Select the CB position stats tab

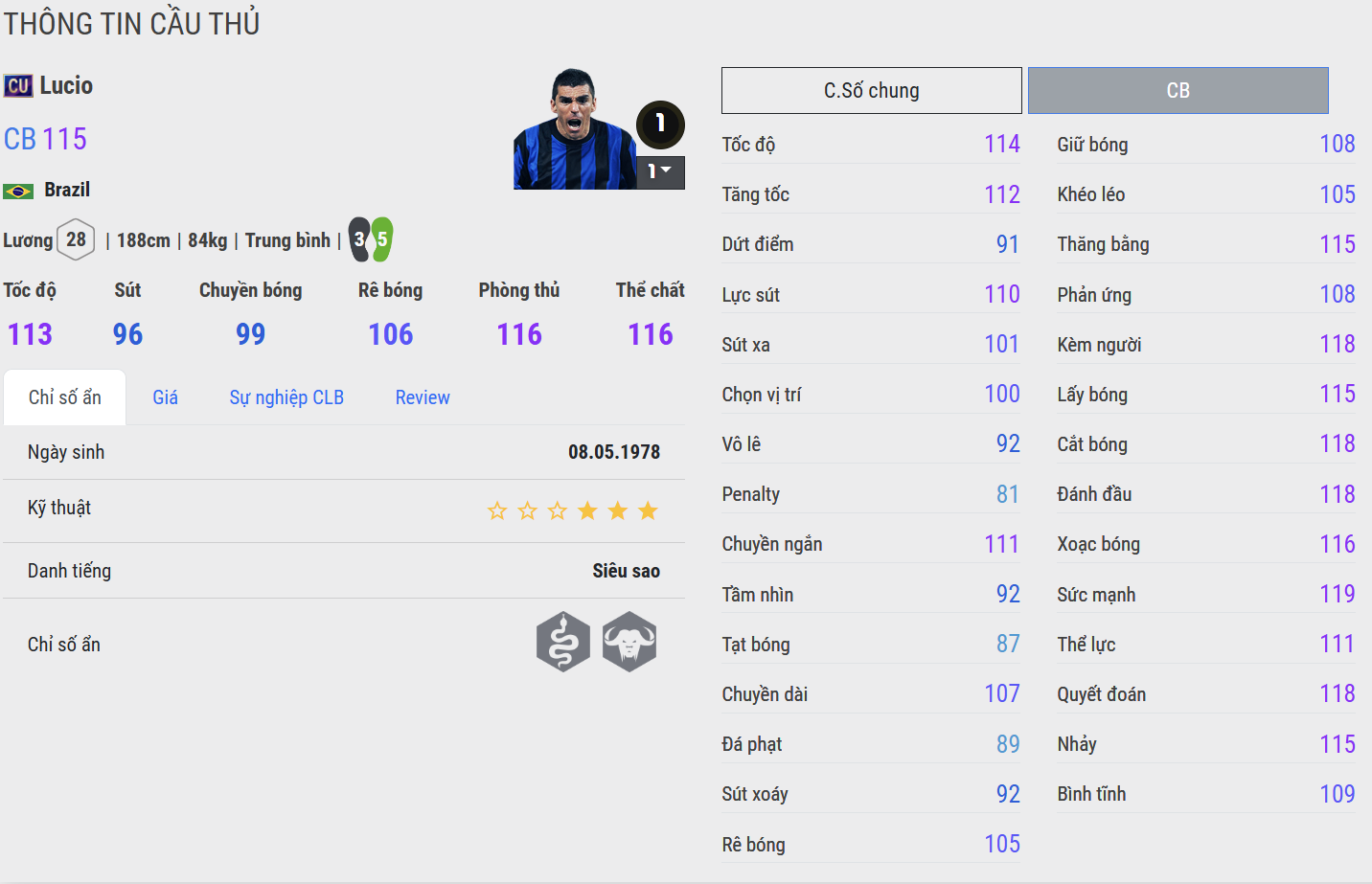point(1178,91)
